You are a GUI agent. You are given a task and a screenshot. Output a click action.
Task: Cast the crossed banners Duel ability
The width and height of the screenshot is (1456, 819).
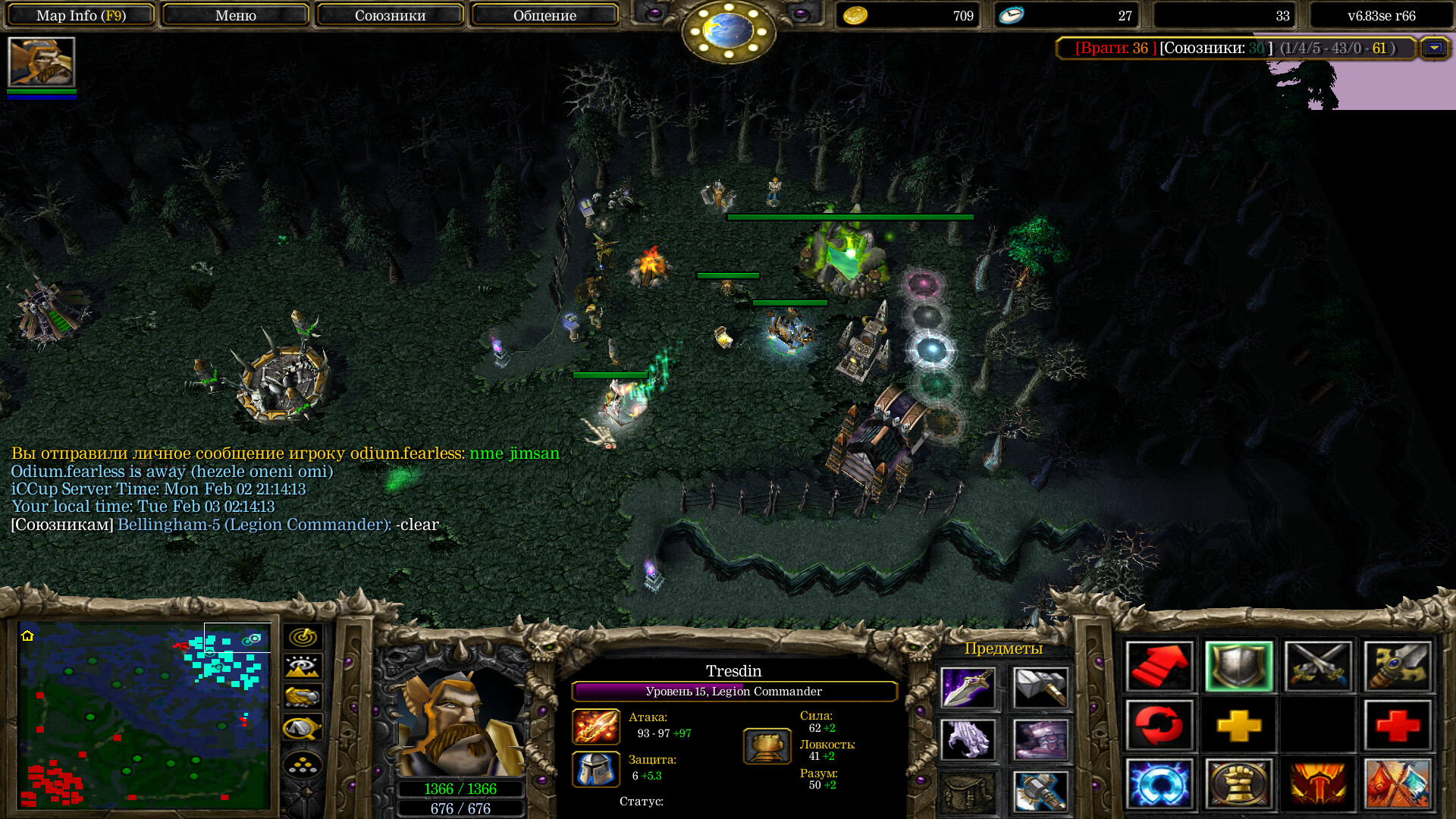[x=1398, y=784]
